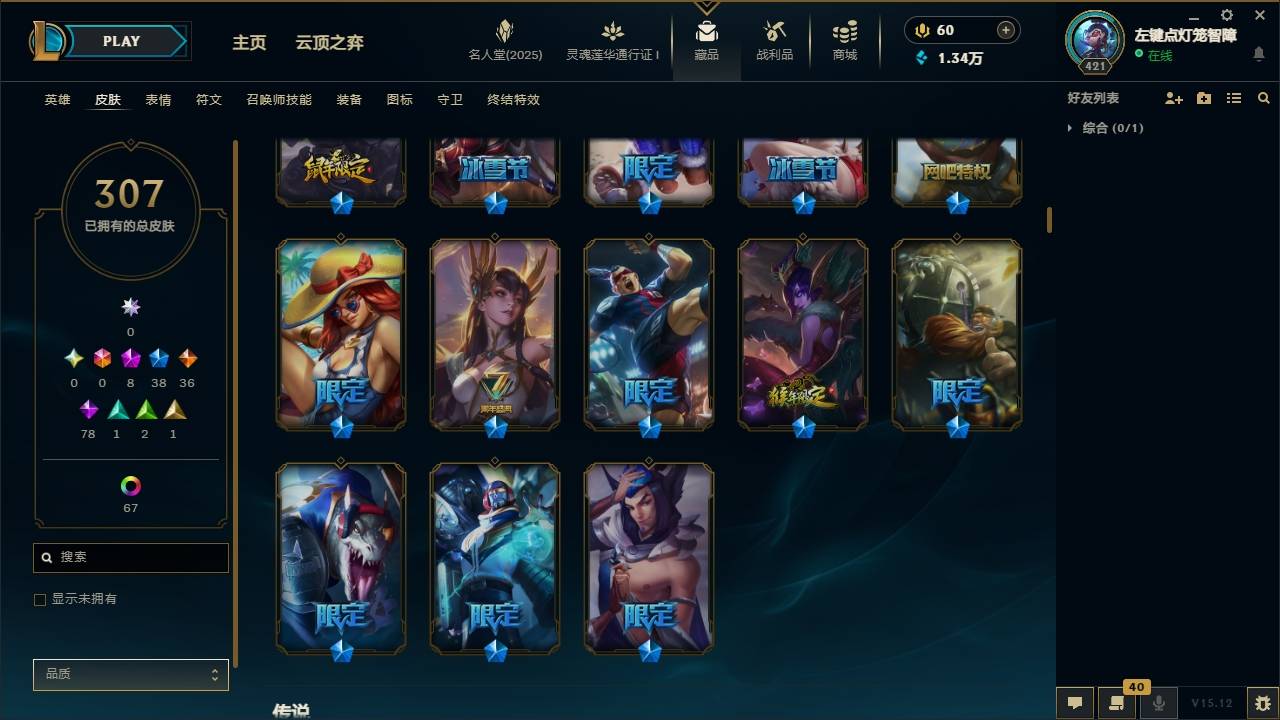Toggle the friend list view layout icon
This screenshot has width=1280, height=720.
tap(1234, 97)
